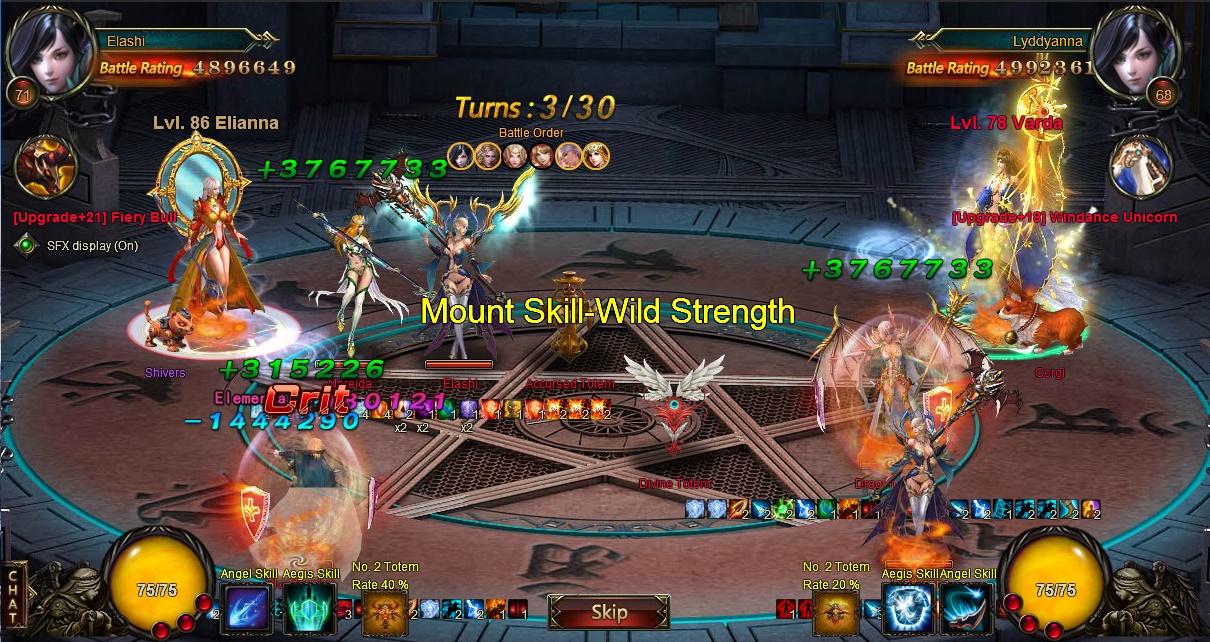Open the CHAT panel

click(x=13, y=600)
